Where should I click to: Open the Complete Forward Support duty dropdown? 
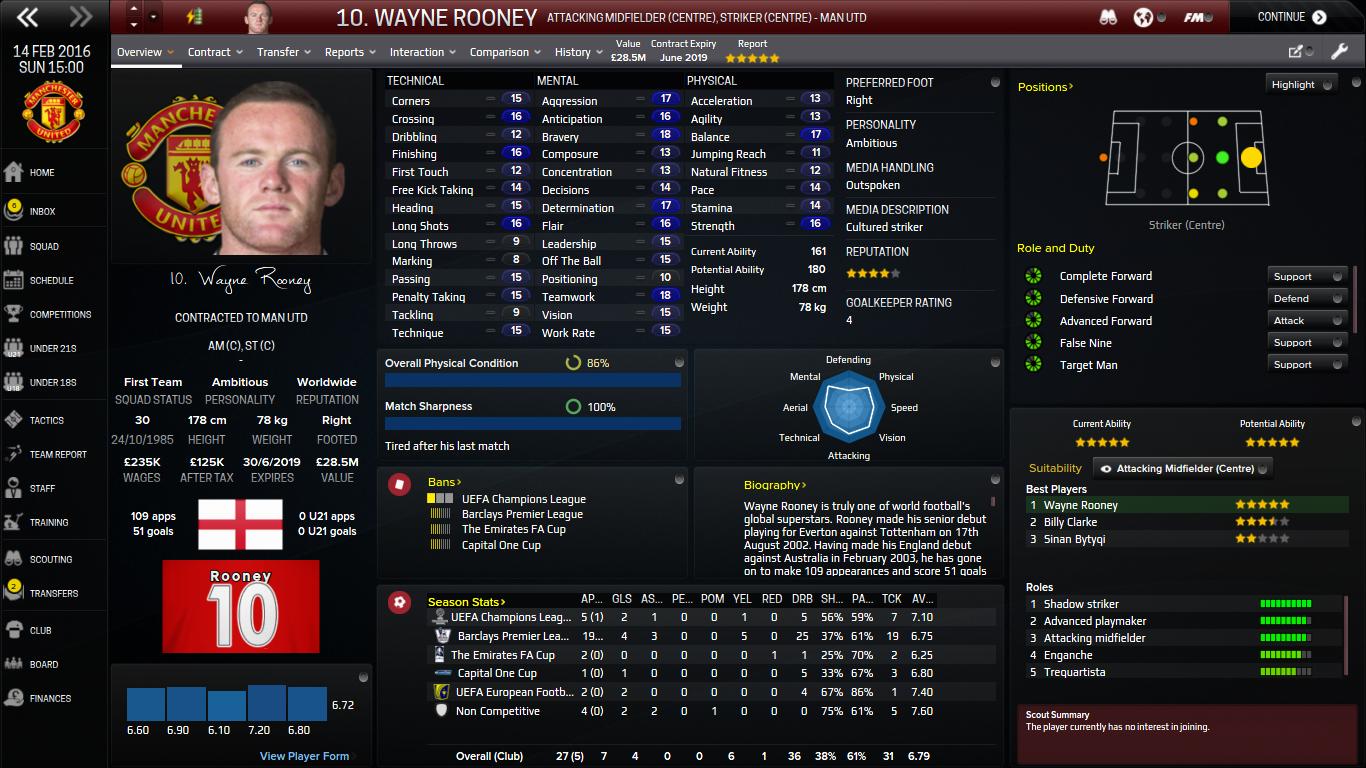[1306, 276]
